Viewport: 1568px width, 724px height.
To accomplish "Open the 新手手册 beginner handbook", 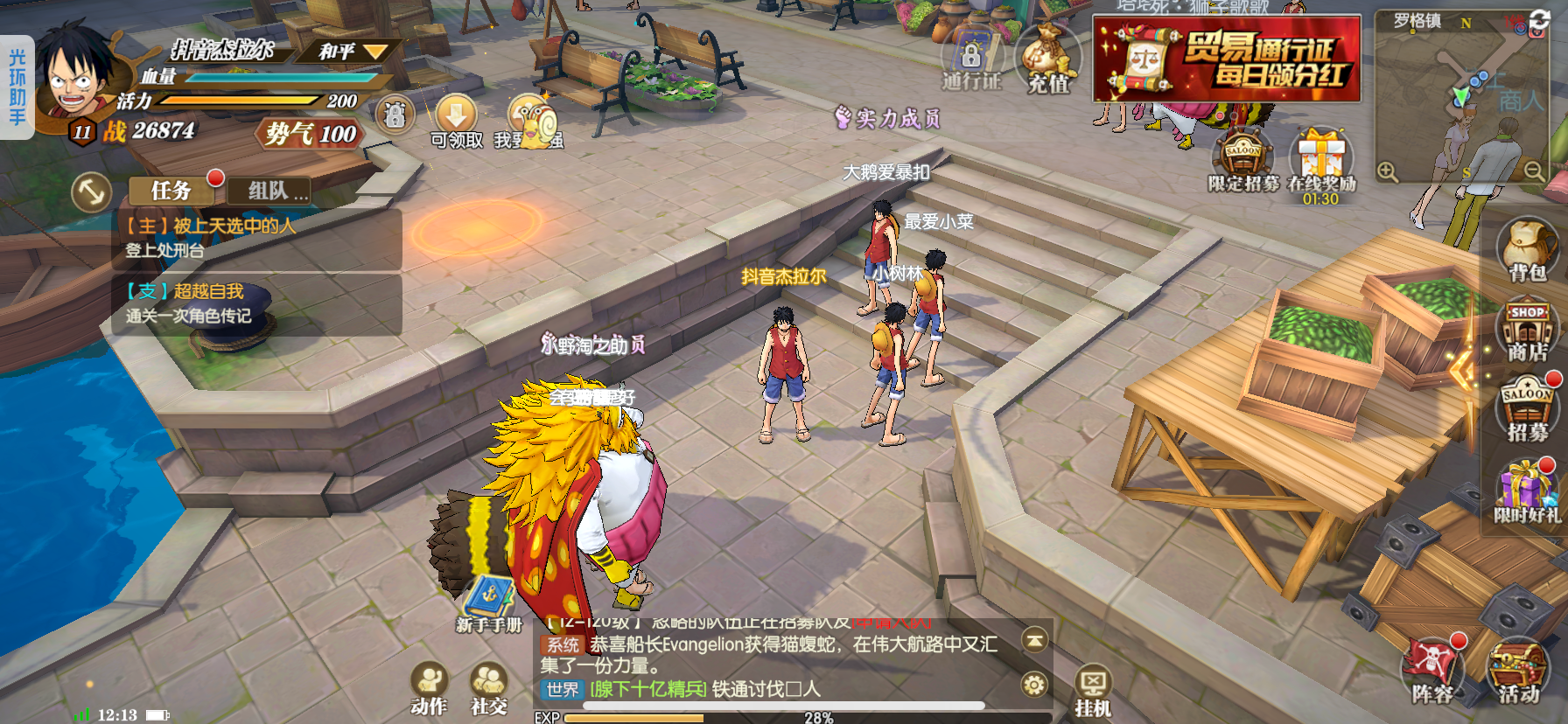I will pos(488,603).
